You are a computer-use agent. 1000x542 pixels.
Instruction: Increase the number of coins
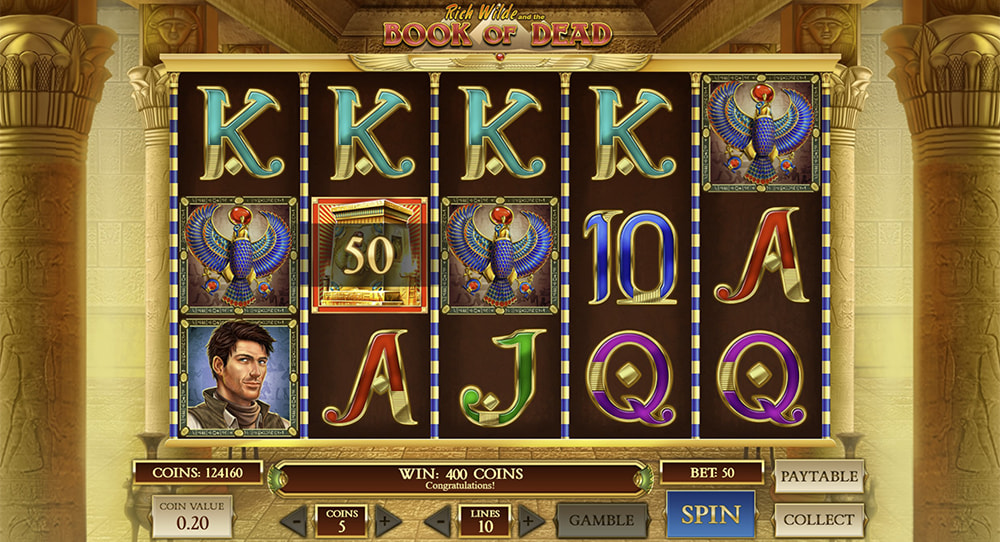(388, 520)
